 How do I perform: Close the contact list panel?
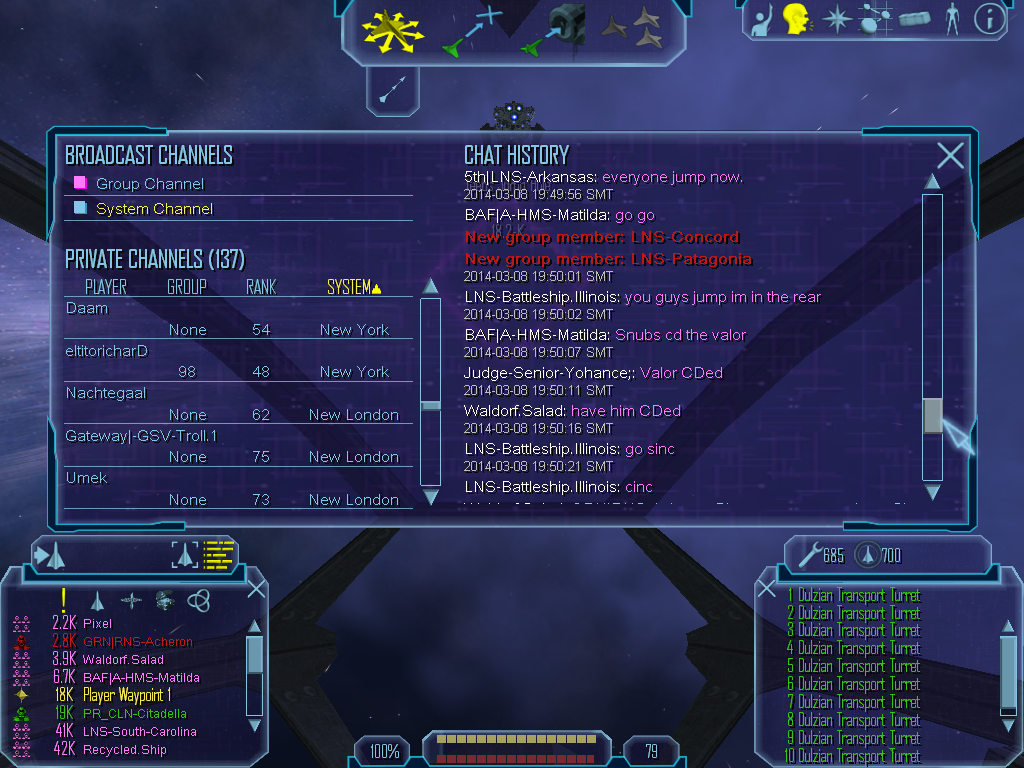(256, 589)
